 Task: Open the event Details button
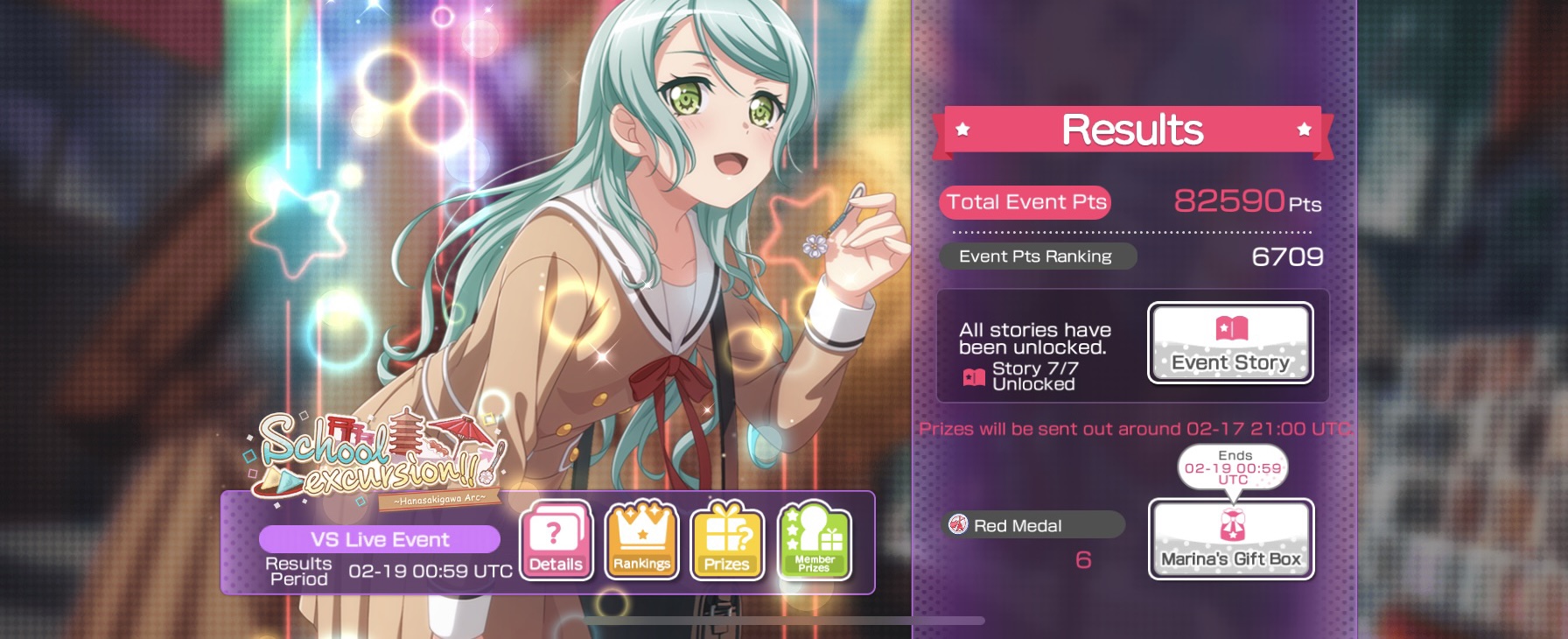click(x=556, y=543)
